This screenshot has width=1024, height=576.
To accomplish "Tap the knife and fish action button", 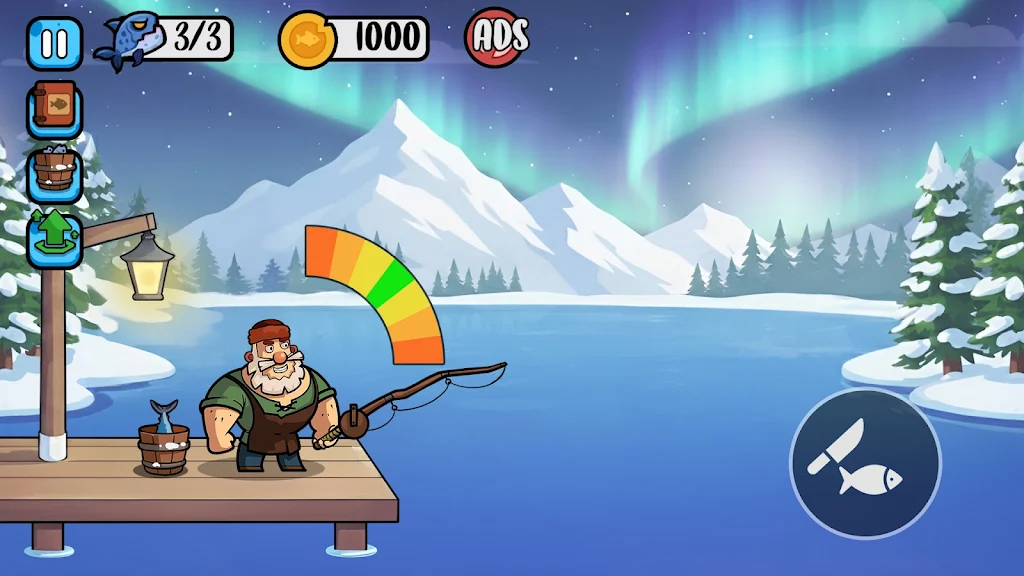I will tap(865, 463).
